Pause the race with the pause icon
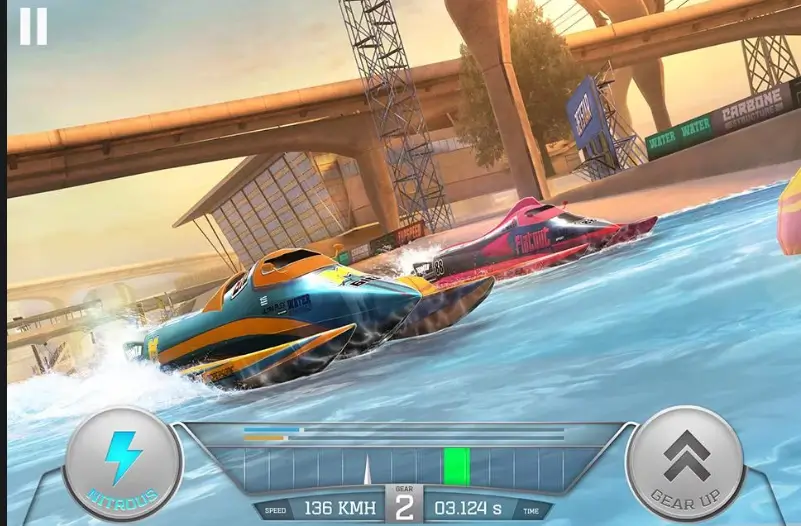The image size is (801, 526). click(x=33, y=26)
